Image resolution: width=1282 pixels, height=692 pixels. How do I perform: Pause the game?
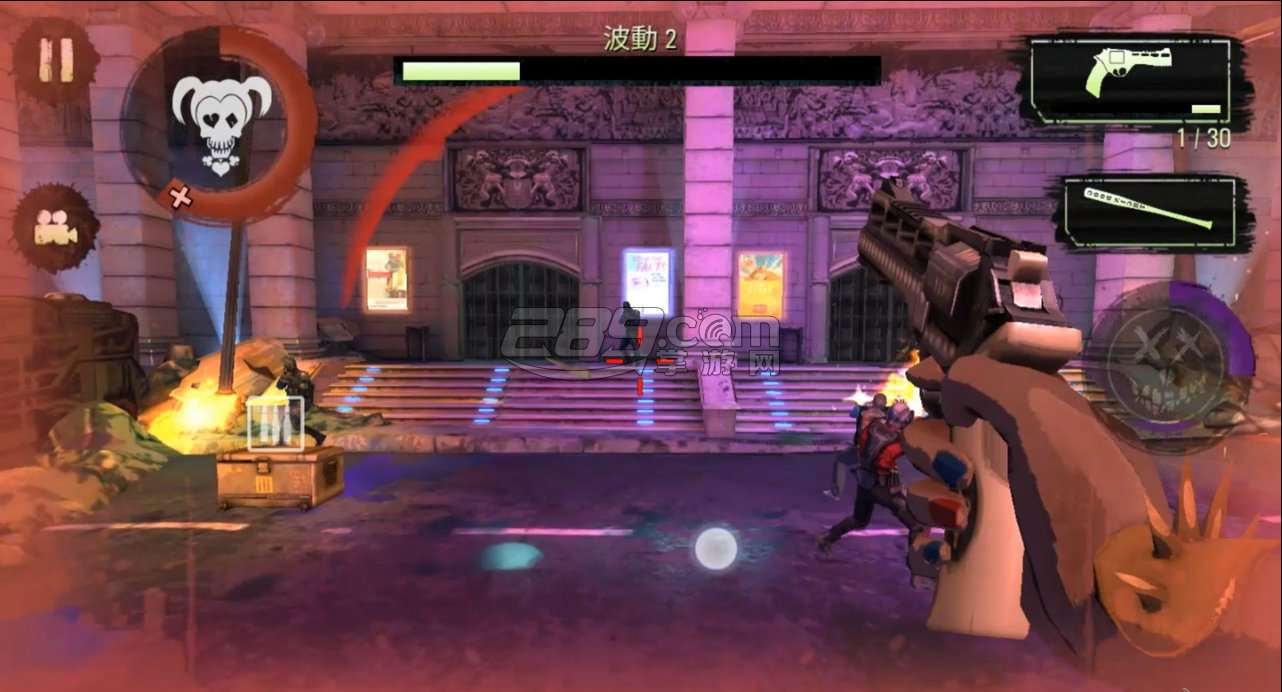(56, 62)
